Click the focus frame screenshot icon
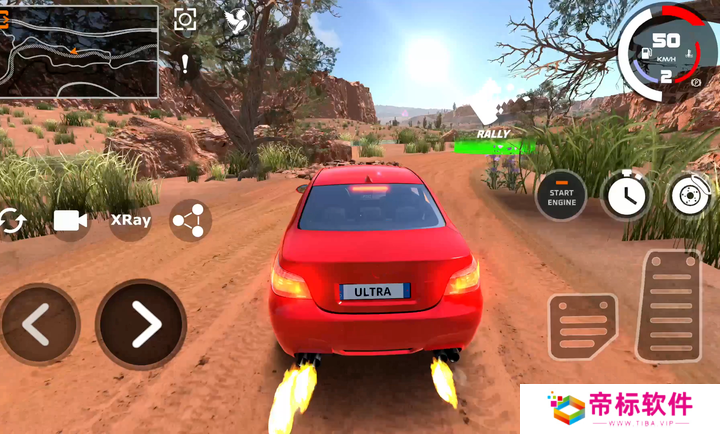720x434 pixels. (185, 20)
